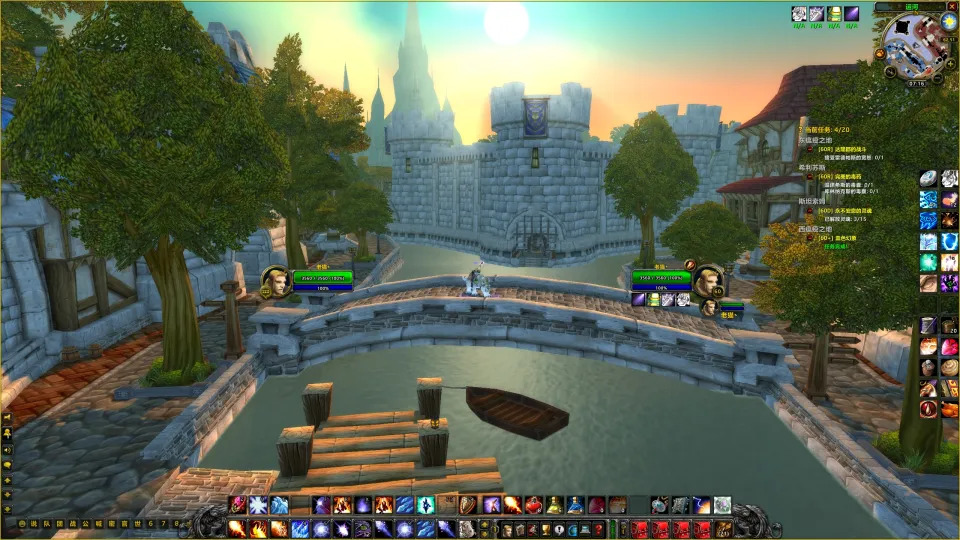Click the small target-of-target portrait

(x=709, y=308)
